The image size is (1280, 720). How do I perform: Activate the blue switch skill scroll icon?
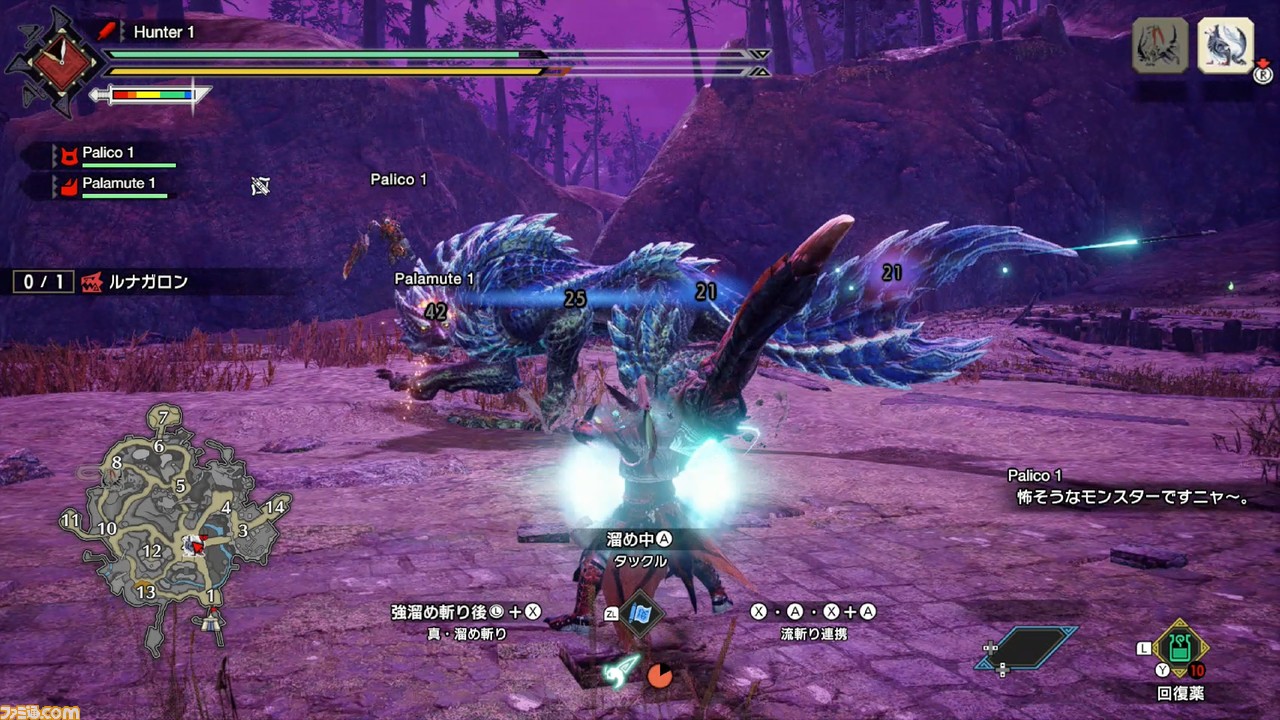tap(639, 615)
